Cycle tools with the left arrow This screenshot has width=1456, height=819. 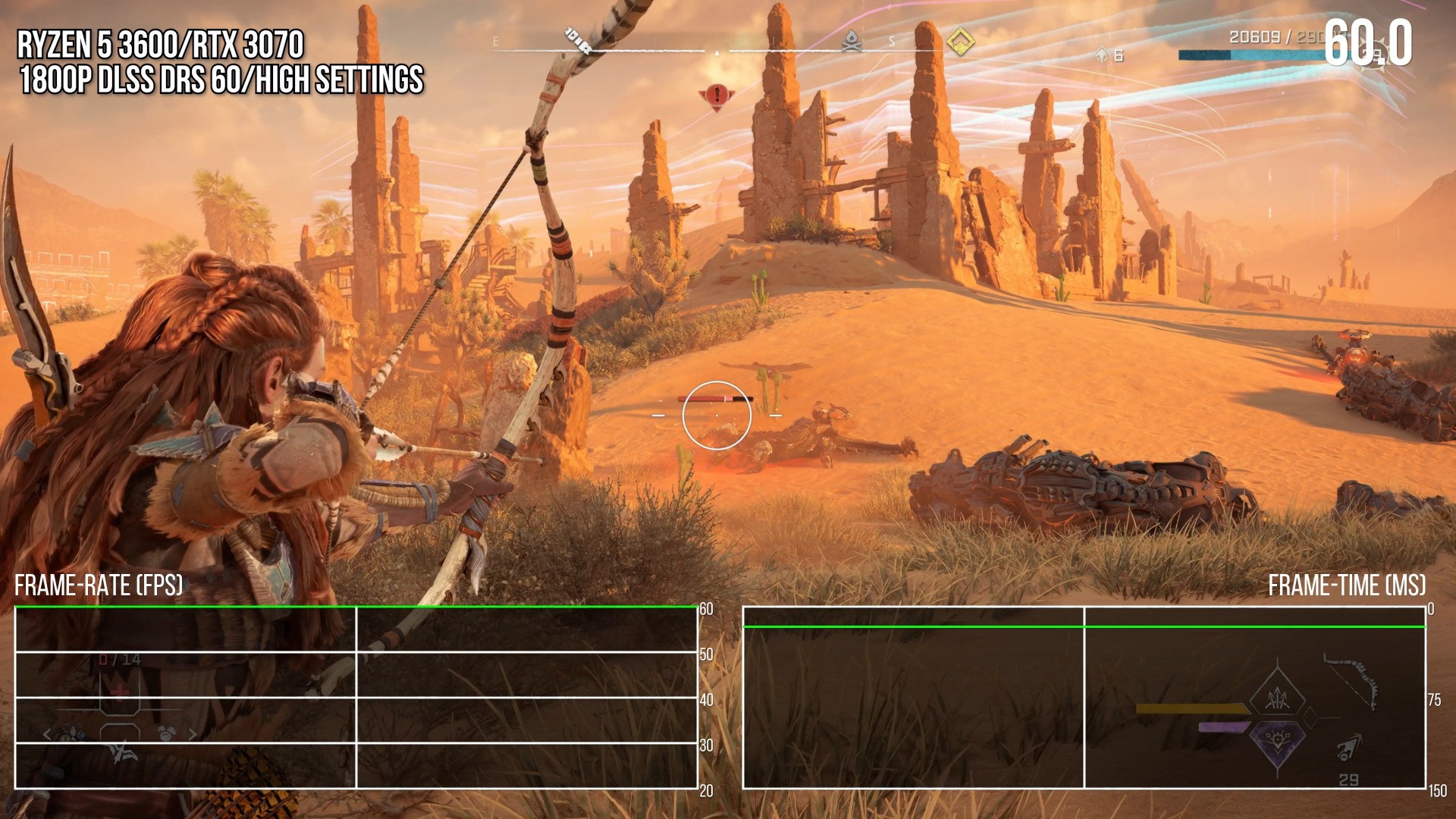pyautogui.click(x=47, y=734)
